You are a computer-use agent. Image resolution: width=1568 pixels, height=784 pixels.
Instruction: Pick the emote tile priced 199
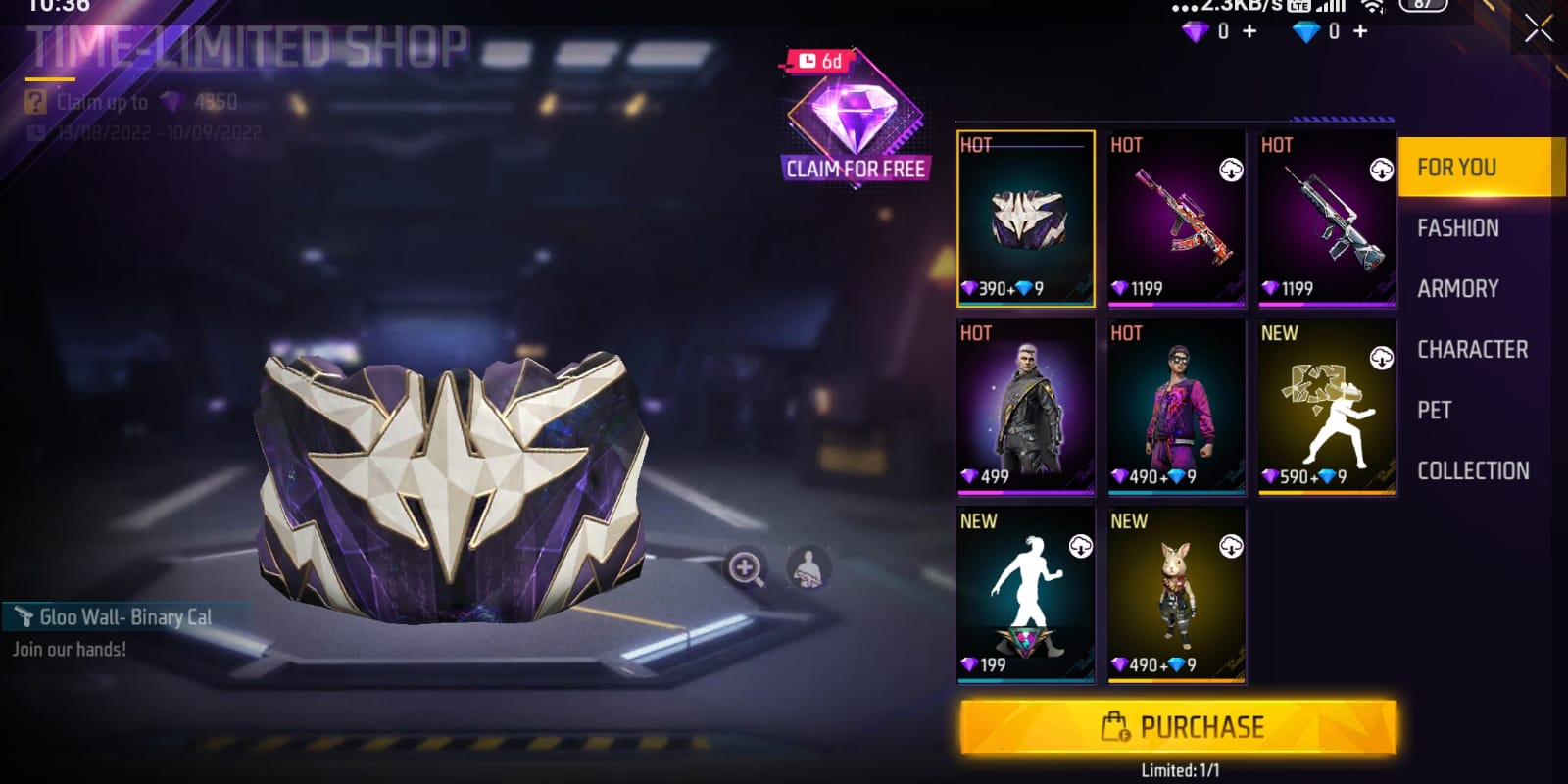click(x=1026, y=595)
